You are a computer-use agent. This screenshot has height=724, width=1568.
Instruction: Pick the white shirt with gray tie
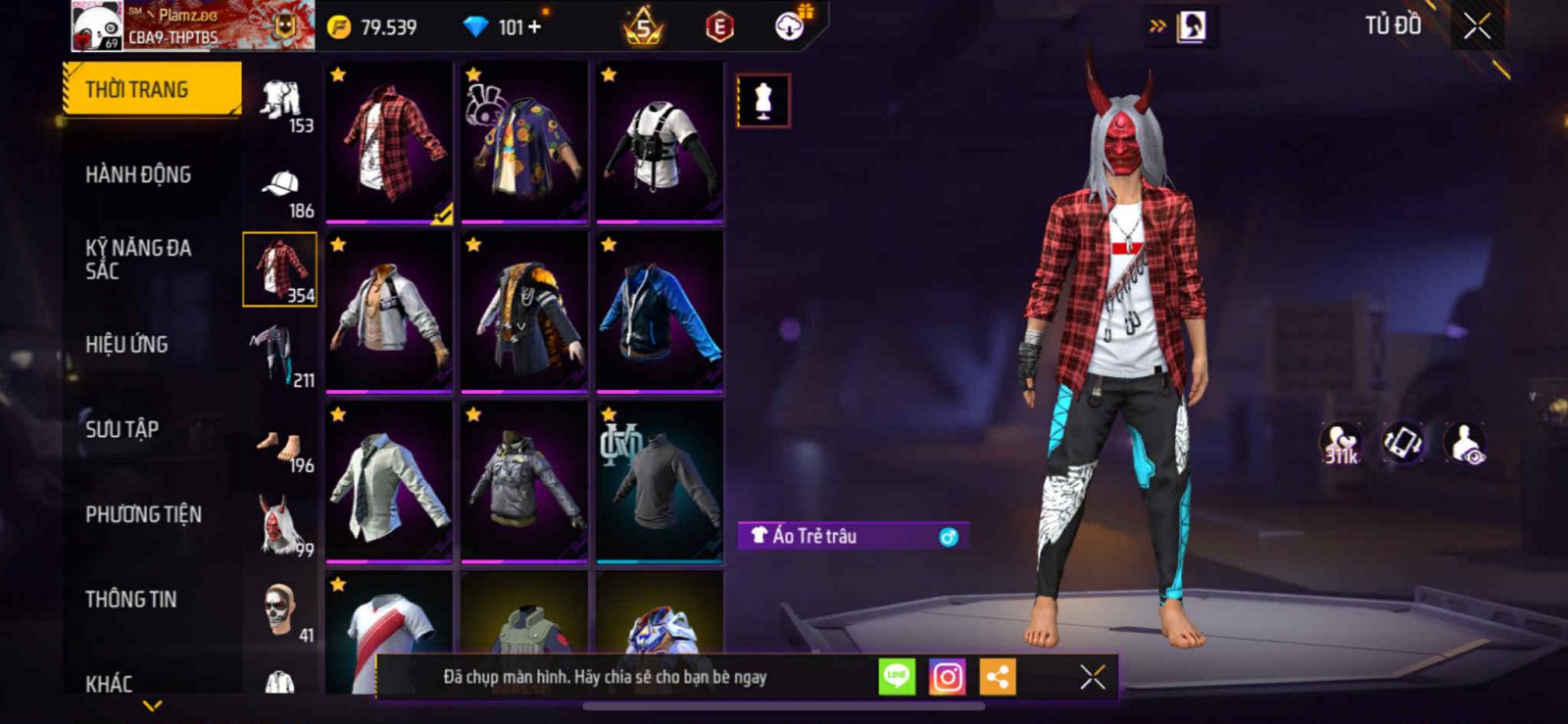(389, 482)
